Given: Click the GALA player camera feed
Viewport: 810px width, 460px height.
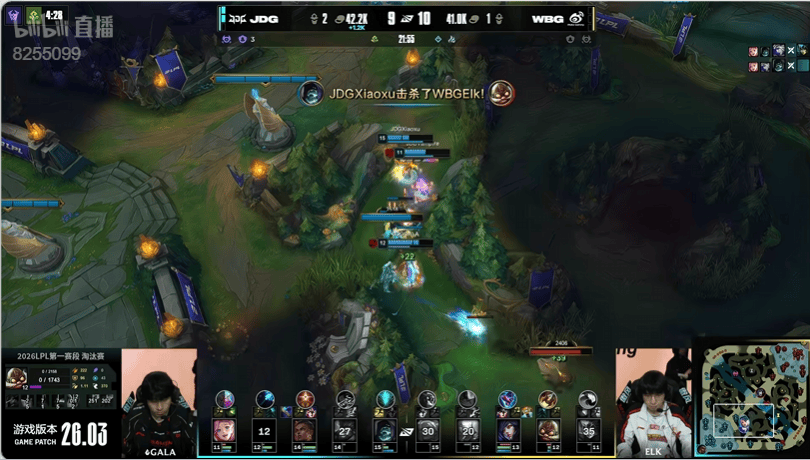Looking at the screenshot, I should click(157, 398).
